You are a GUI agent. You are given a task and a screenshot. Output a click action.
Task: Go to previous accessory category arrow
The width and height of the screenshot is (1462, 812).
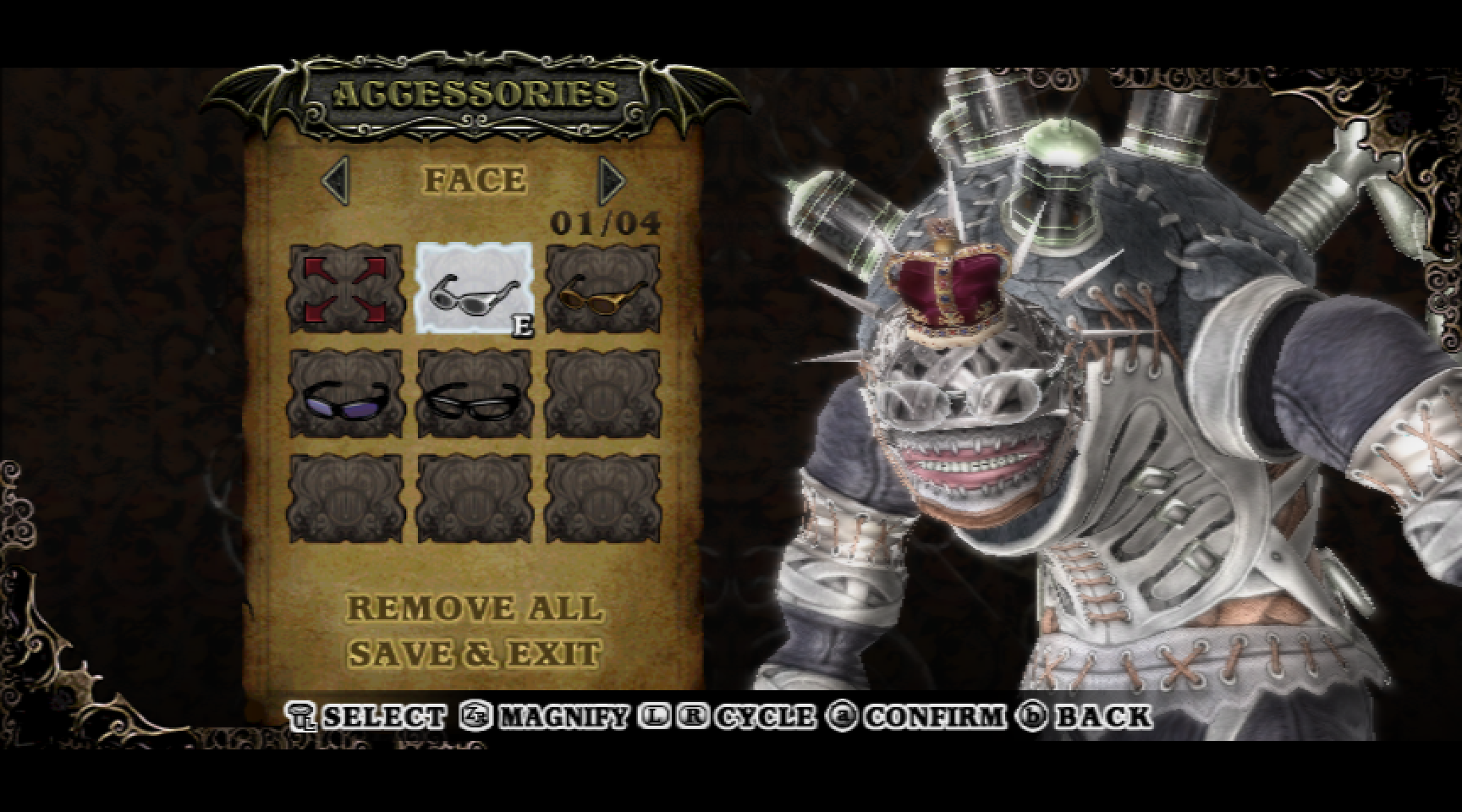pos(336,179)
